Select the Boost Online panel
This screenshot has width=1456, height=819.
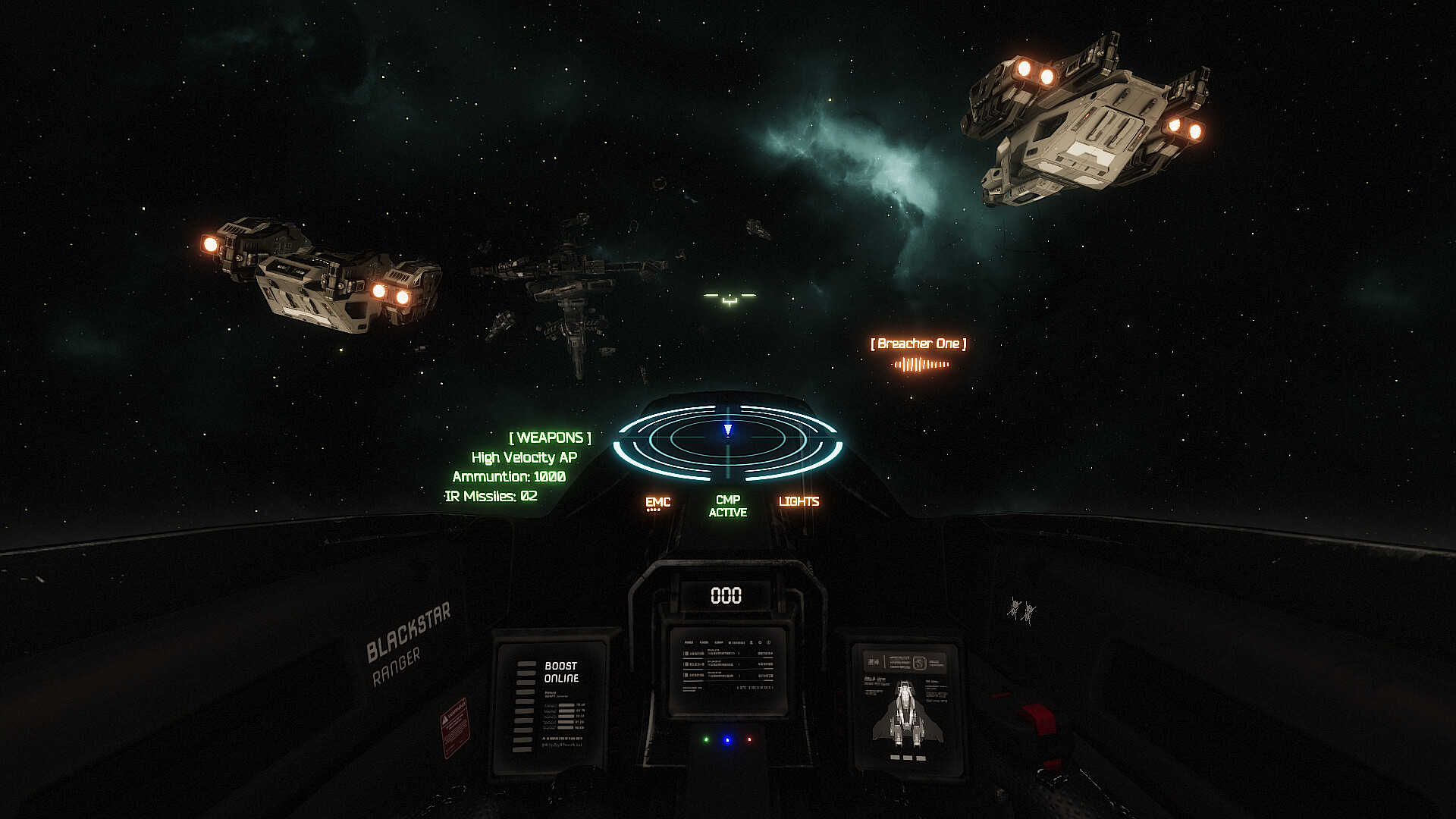pos(551,704)
